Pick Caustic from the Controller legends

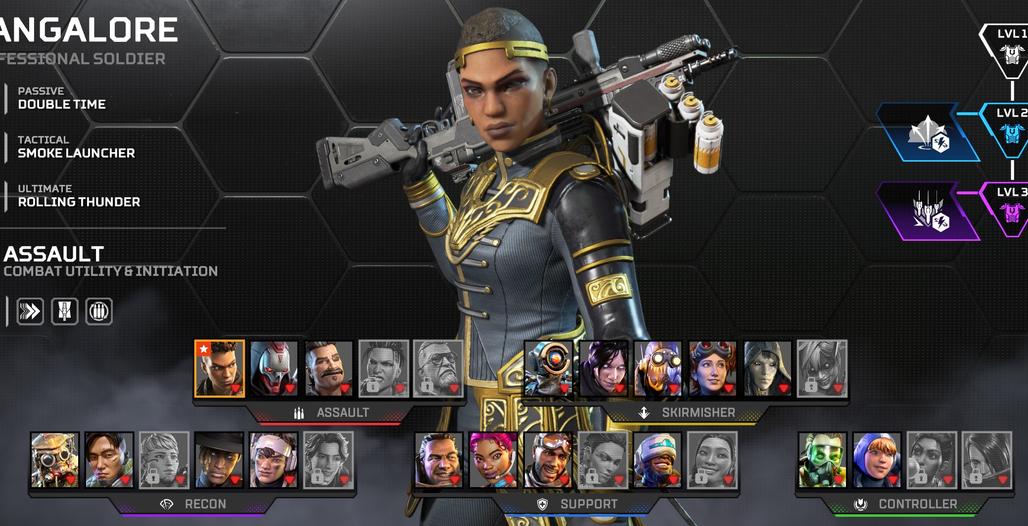(822, 460)
